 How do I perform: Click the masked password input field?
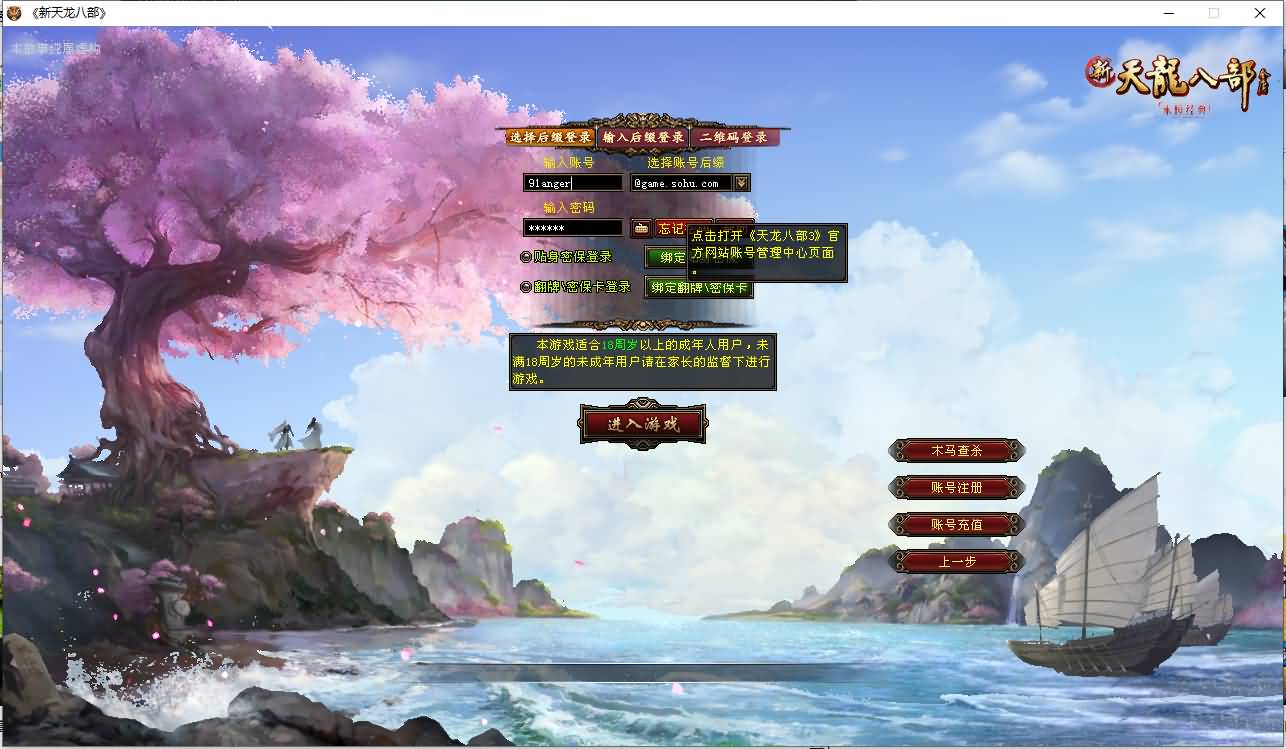point(572,227)
